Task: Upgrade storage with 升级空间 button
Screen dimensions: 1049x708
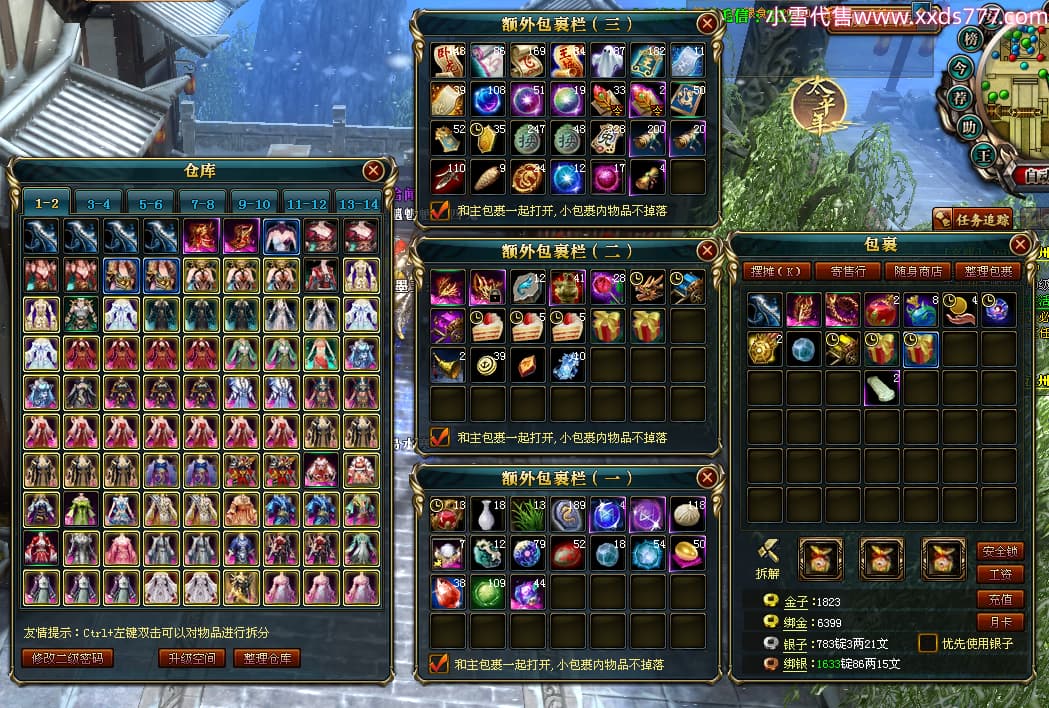Action: (190, 658)
